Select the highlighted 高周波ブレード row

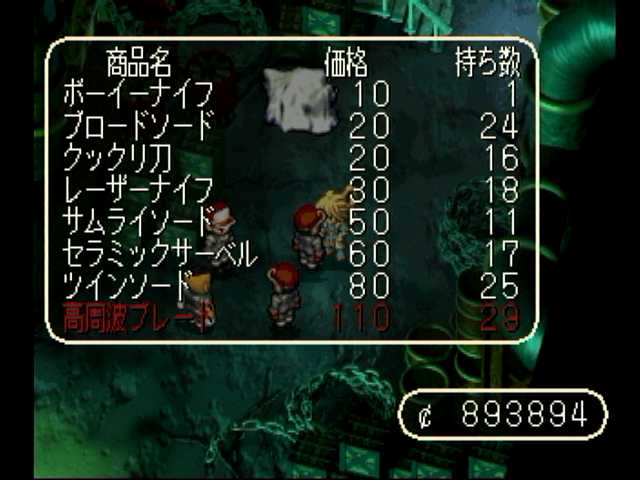[x=138, y=317]
